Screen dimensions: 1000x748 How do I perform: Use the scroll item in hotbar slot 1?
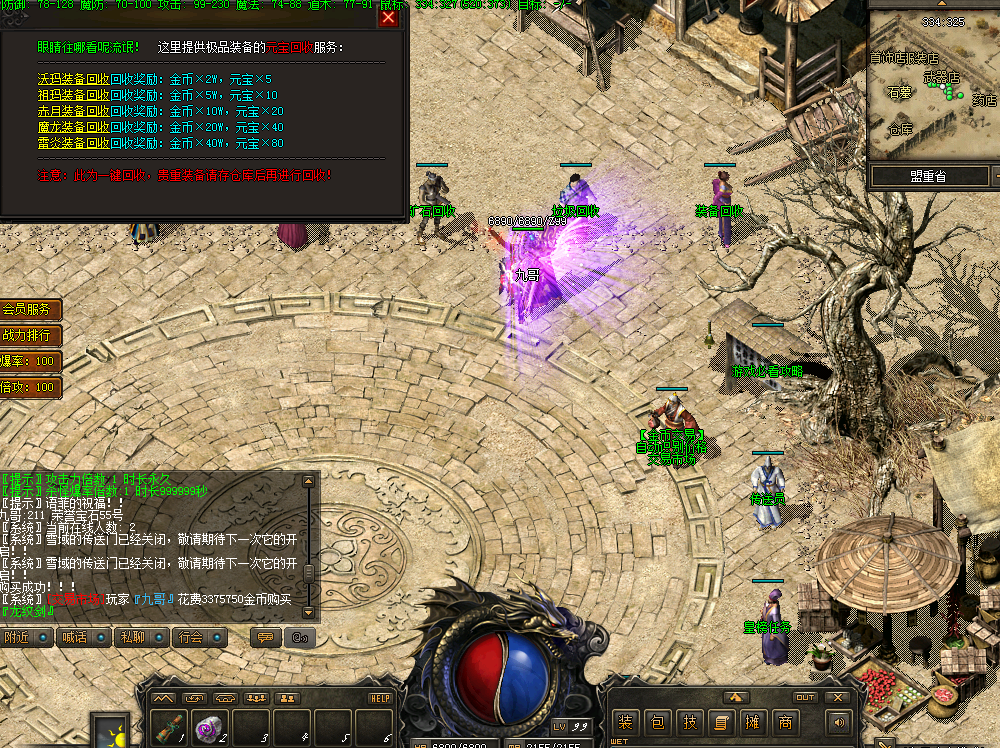tap(170, 727)
